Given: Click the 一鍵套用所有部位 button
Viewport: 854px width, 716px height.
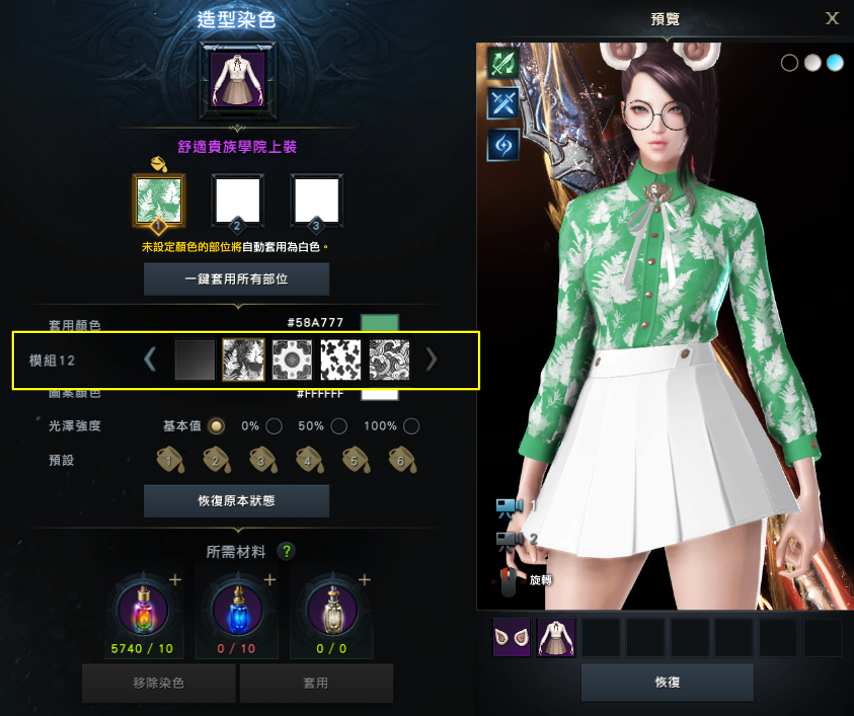Looking at the screenshot, I should [x=236, y=279].
